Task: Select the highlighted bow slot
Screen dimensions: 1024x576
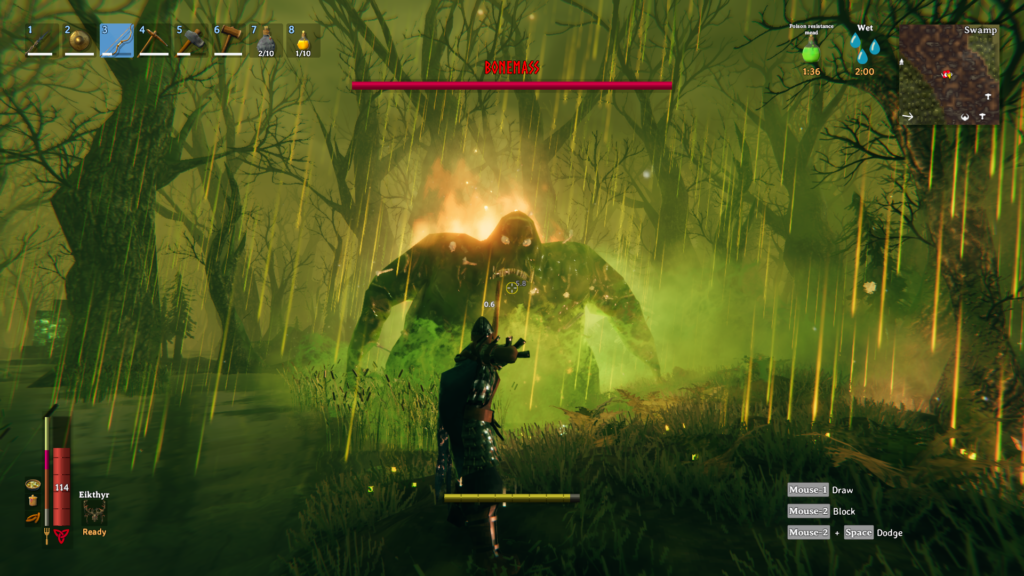Action: point(117,41)
